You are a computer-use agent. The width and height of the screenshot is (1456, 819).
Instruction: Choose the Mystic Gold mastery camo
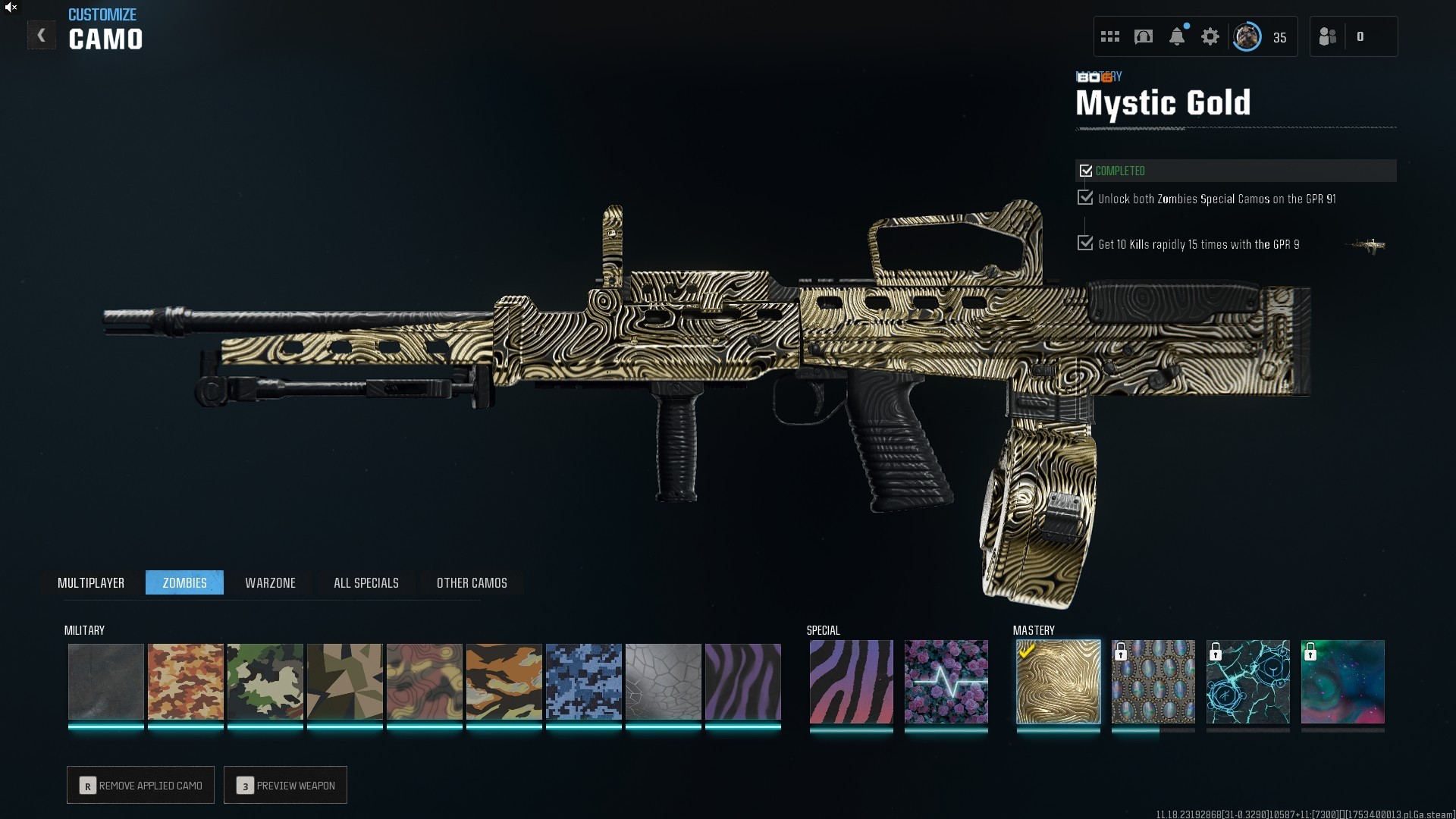(1058, 681)
